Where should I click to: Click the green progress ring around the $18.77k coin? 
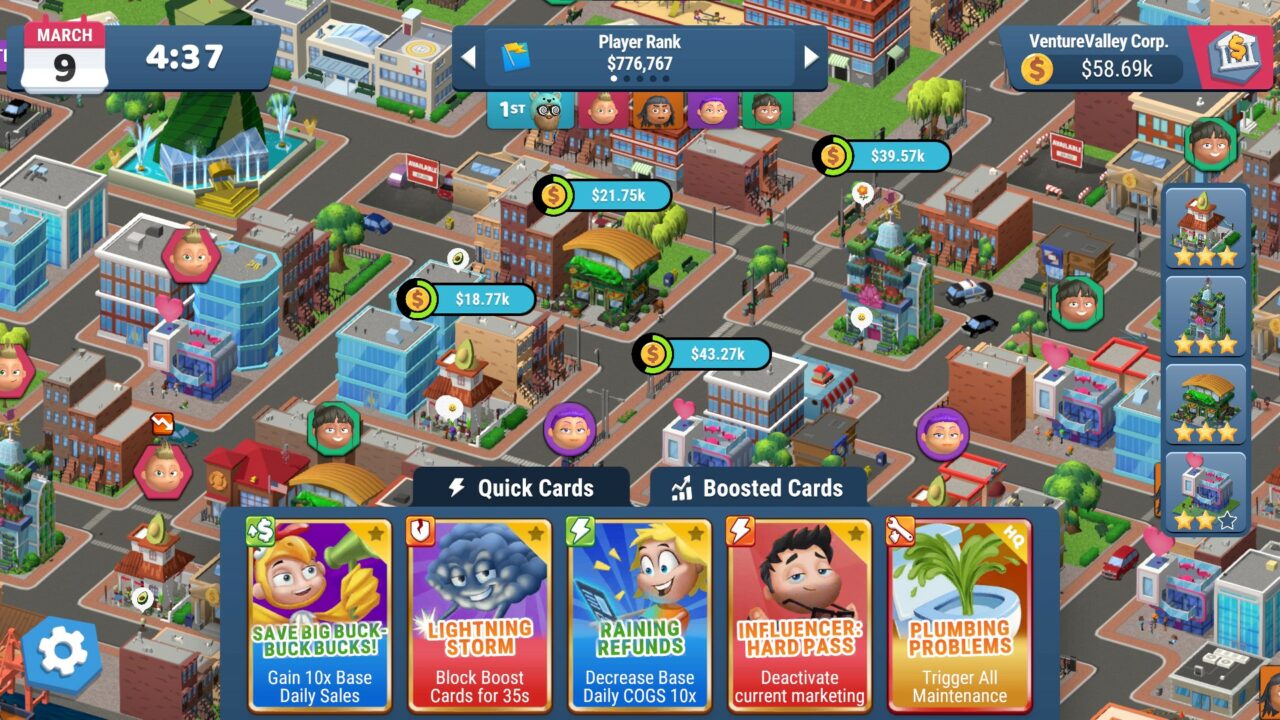[417, 299]
